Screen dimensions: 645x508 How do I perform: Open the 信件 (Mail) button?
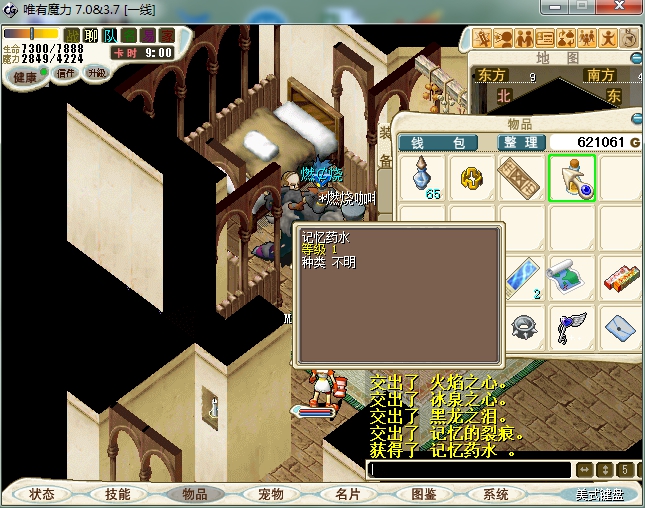click(x=66, y=73)
